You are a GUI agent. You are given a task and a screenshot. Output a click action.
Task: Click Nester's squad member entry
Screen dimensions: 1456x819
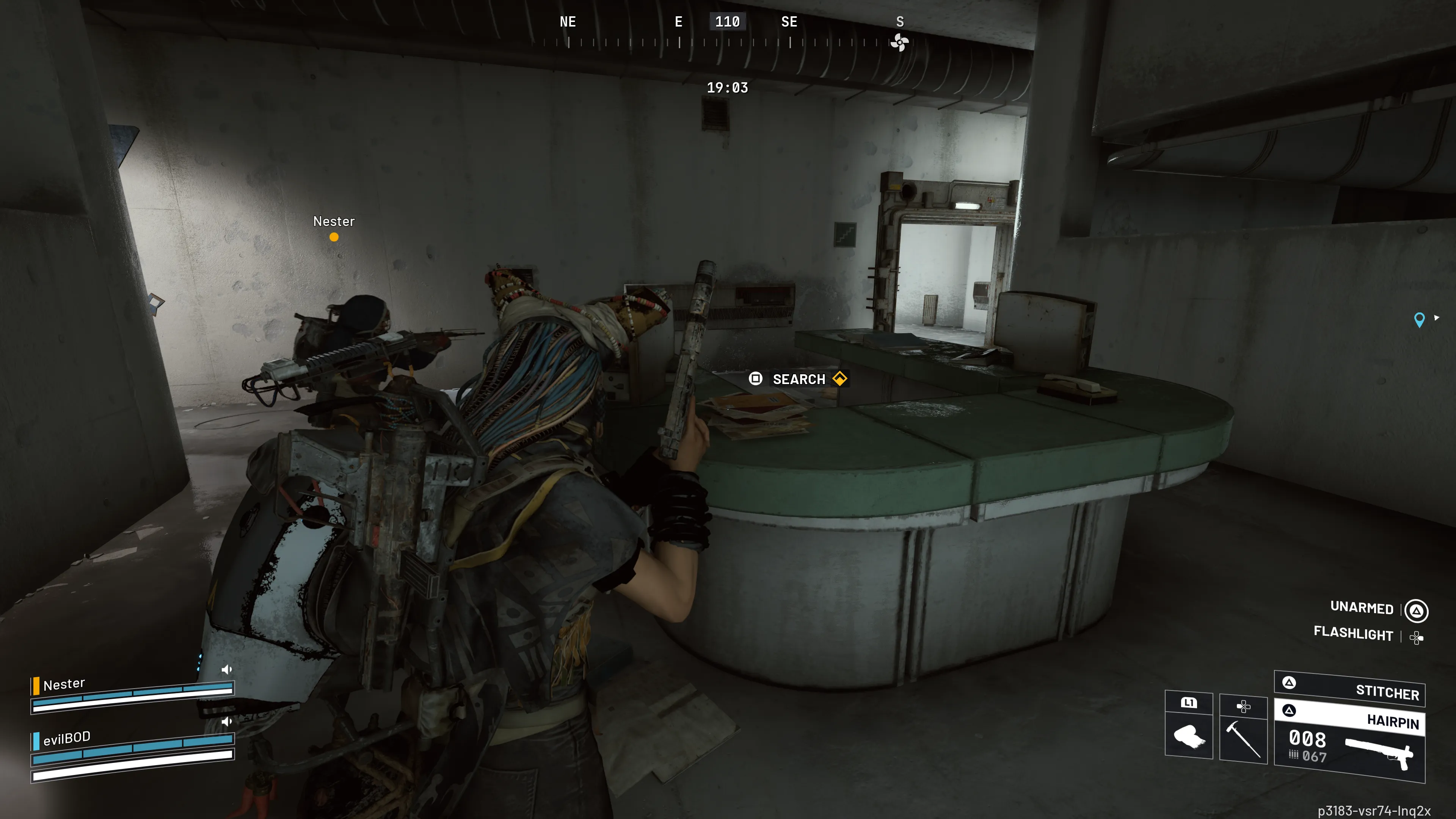(x=64, y=684)
